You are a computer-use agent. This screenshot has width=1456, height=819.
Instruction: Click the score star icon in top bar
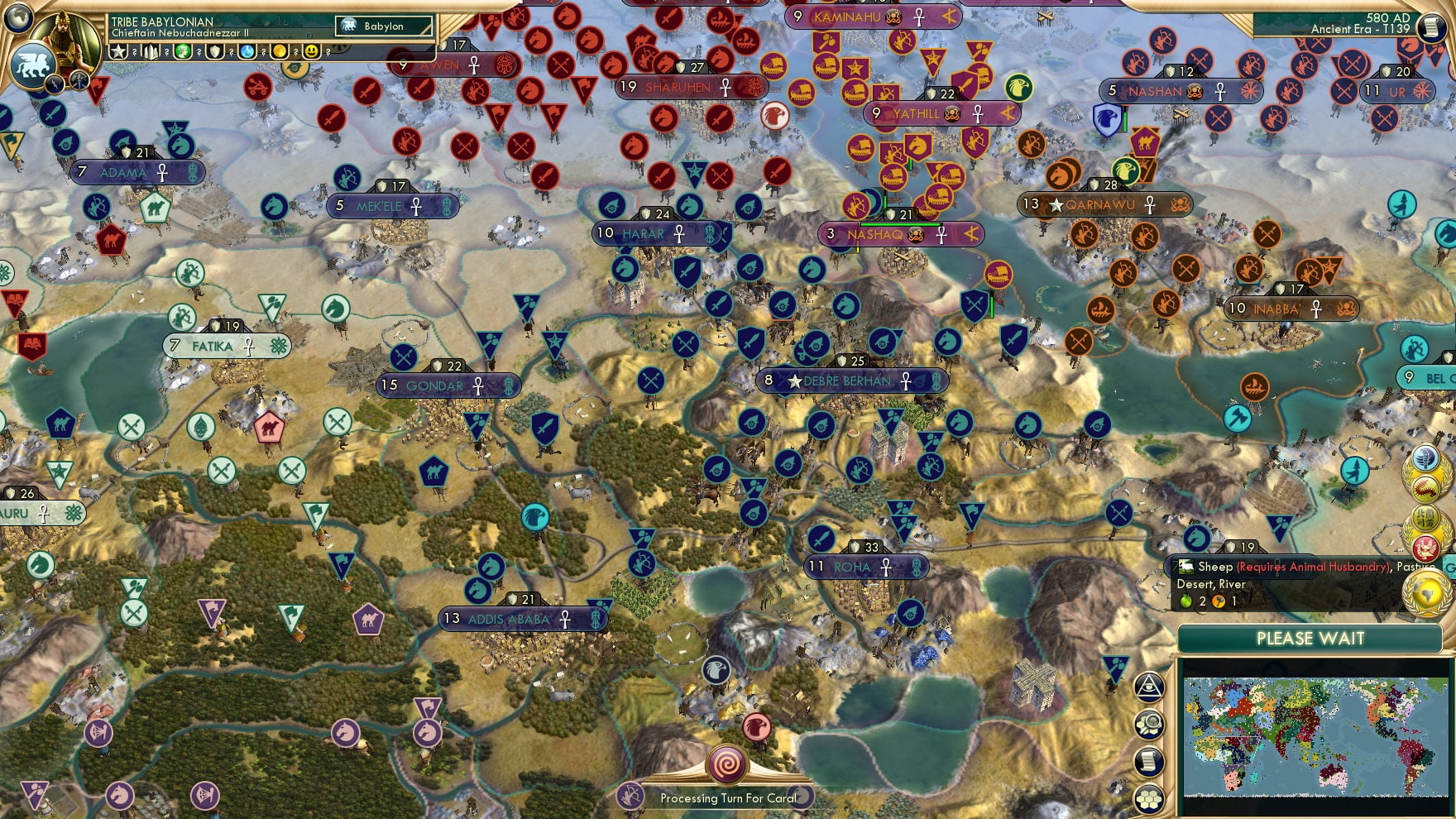[118, 51]
